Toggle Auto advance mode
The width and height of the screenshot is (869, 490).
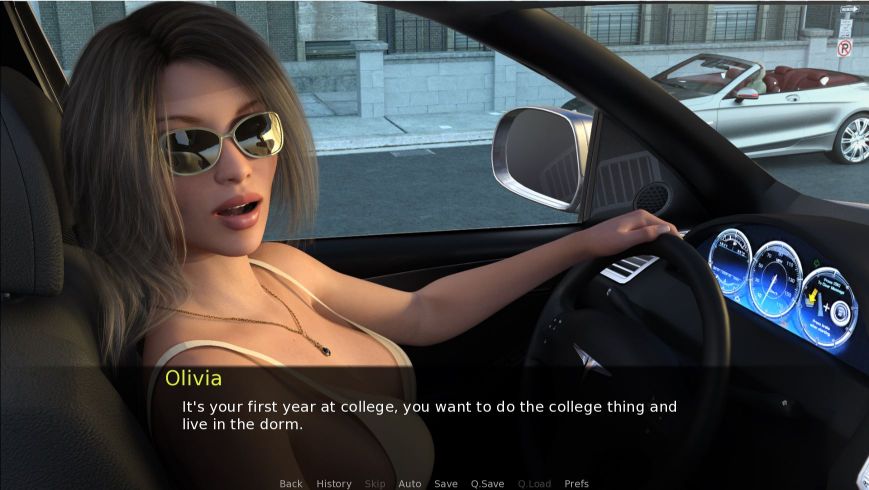(x=410, y=484)
